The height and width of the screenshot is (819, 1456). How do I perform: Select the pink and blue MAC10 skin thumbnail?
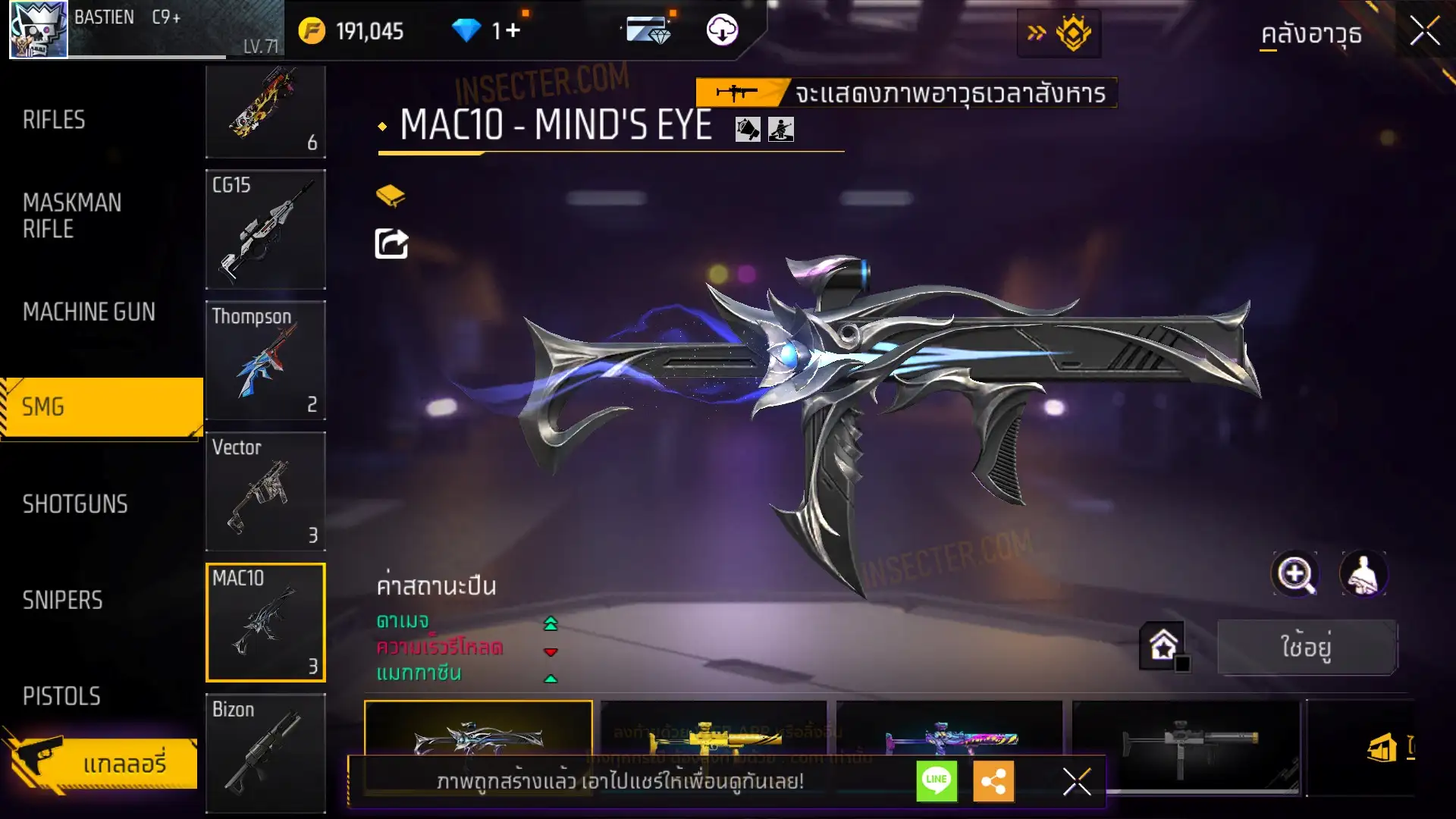tap(949, 737)
